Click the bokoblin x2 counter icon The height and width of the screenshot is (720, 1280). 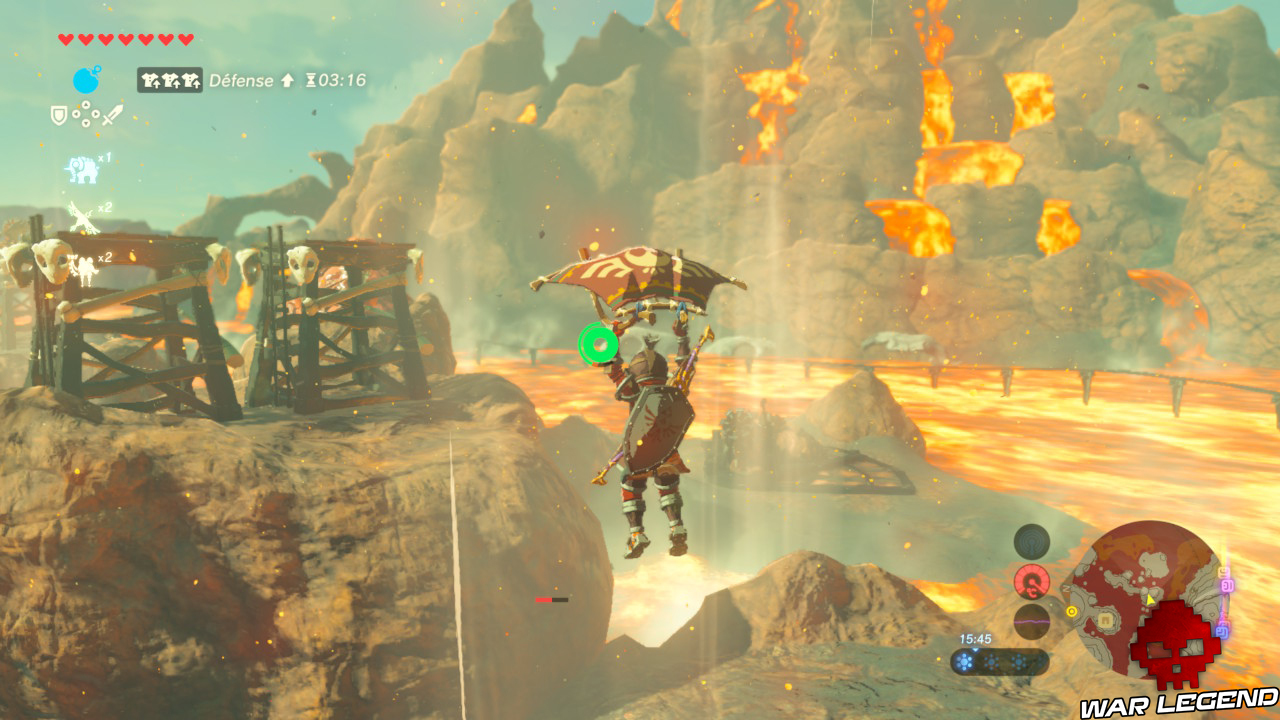[83, 267]
